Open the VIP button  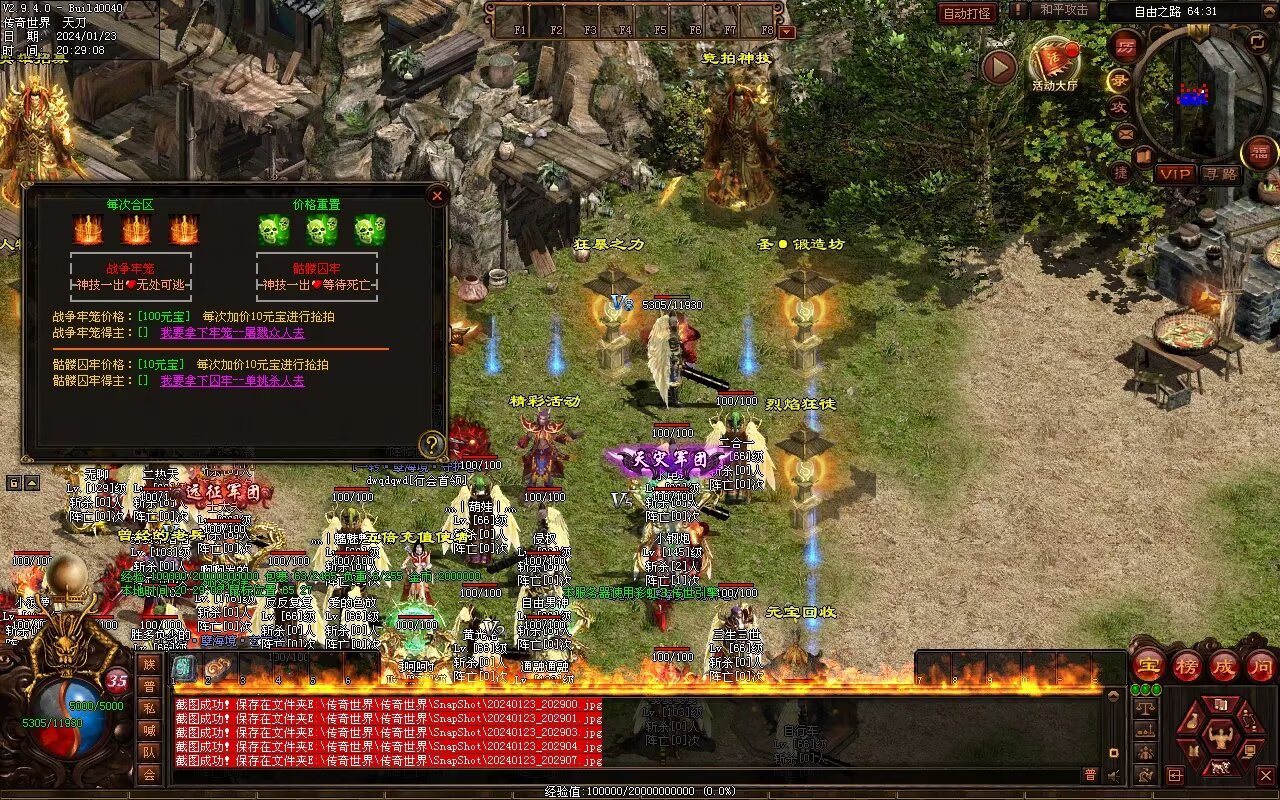(x=1175, y=174)
